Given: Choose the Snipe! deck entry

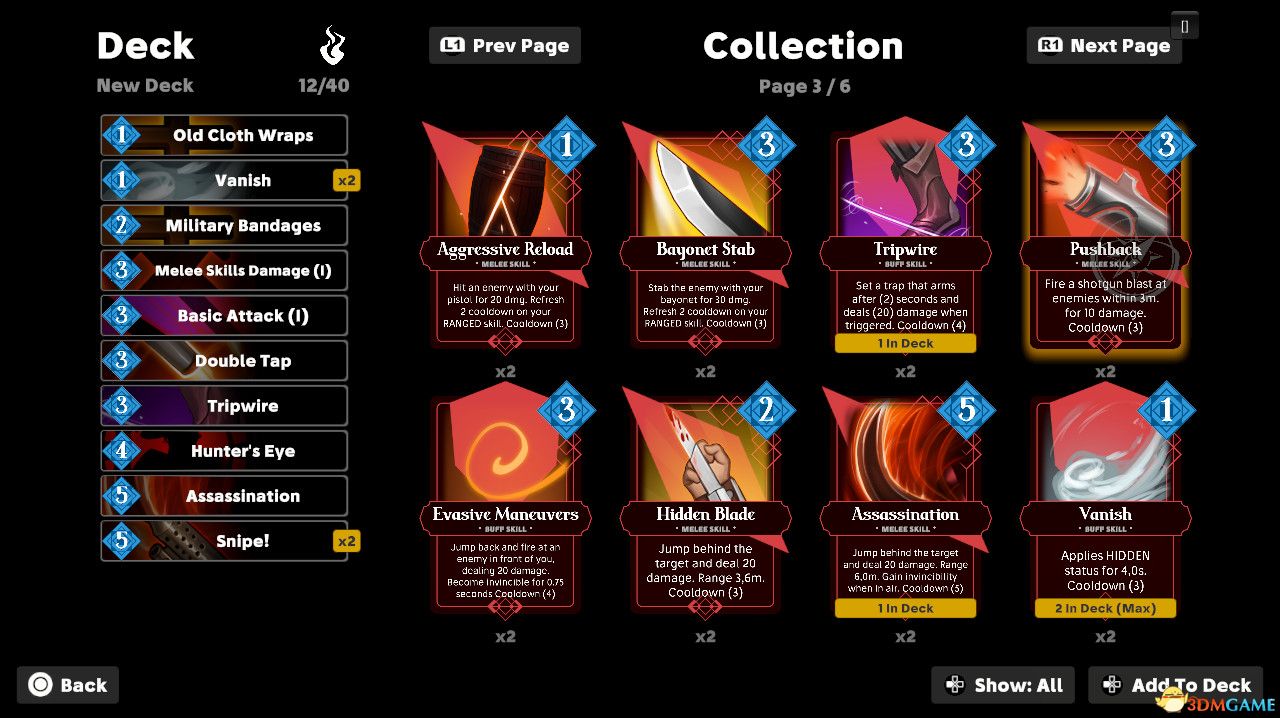Looking at the screenshot, I should coord(224,541).
